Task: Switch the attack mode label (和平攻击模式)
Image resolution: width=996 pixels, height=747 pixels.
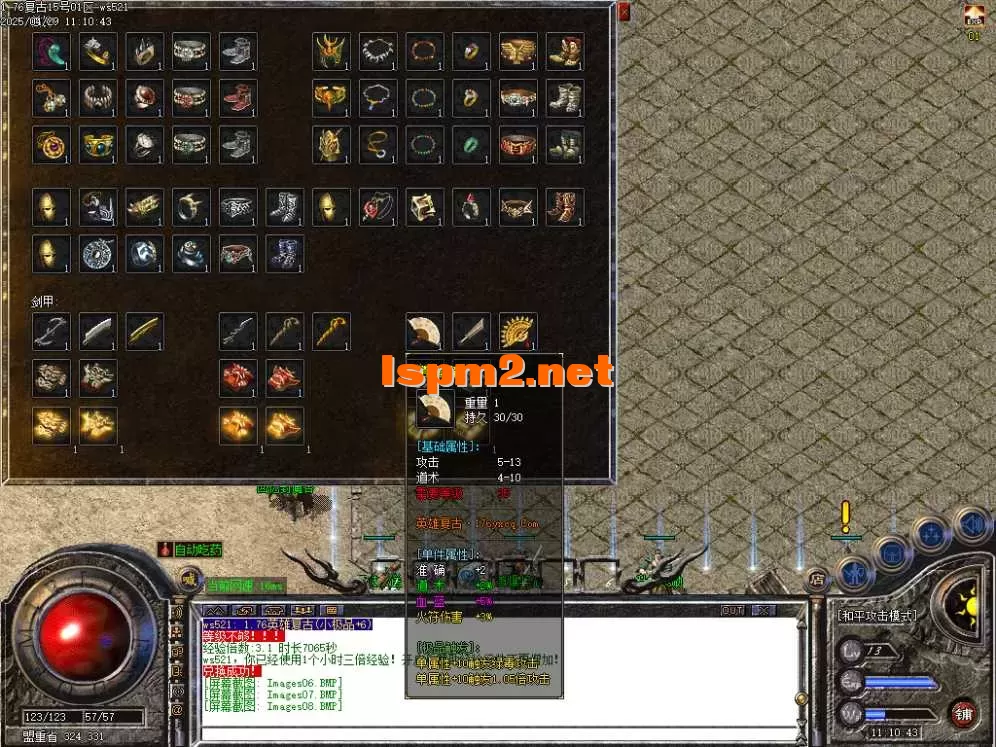Action: coord(876,616)
